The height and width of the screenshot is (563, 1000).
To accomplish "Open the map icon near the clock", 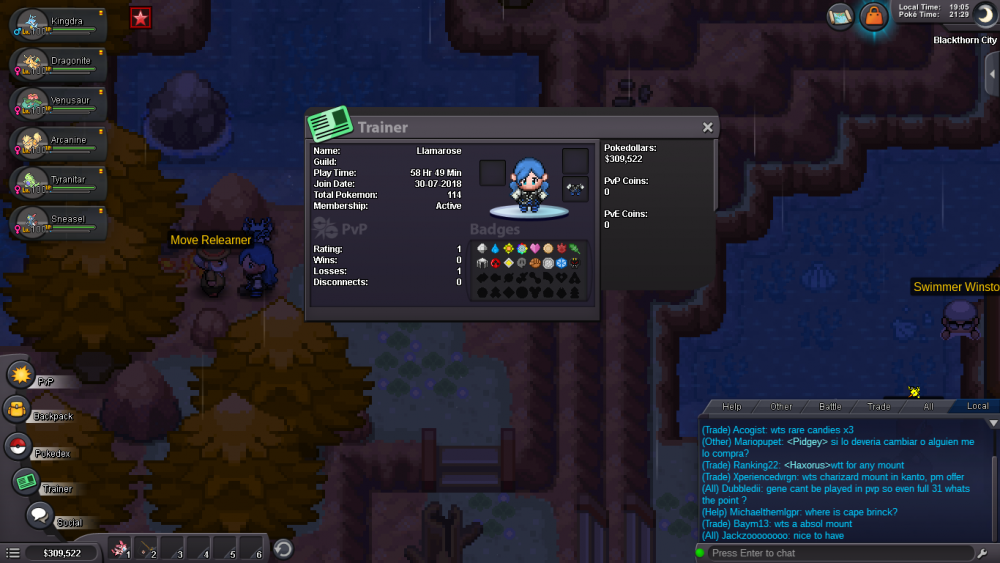I will pyautogui.click(x=840, y=16).
